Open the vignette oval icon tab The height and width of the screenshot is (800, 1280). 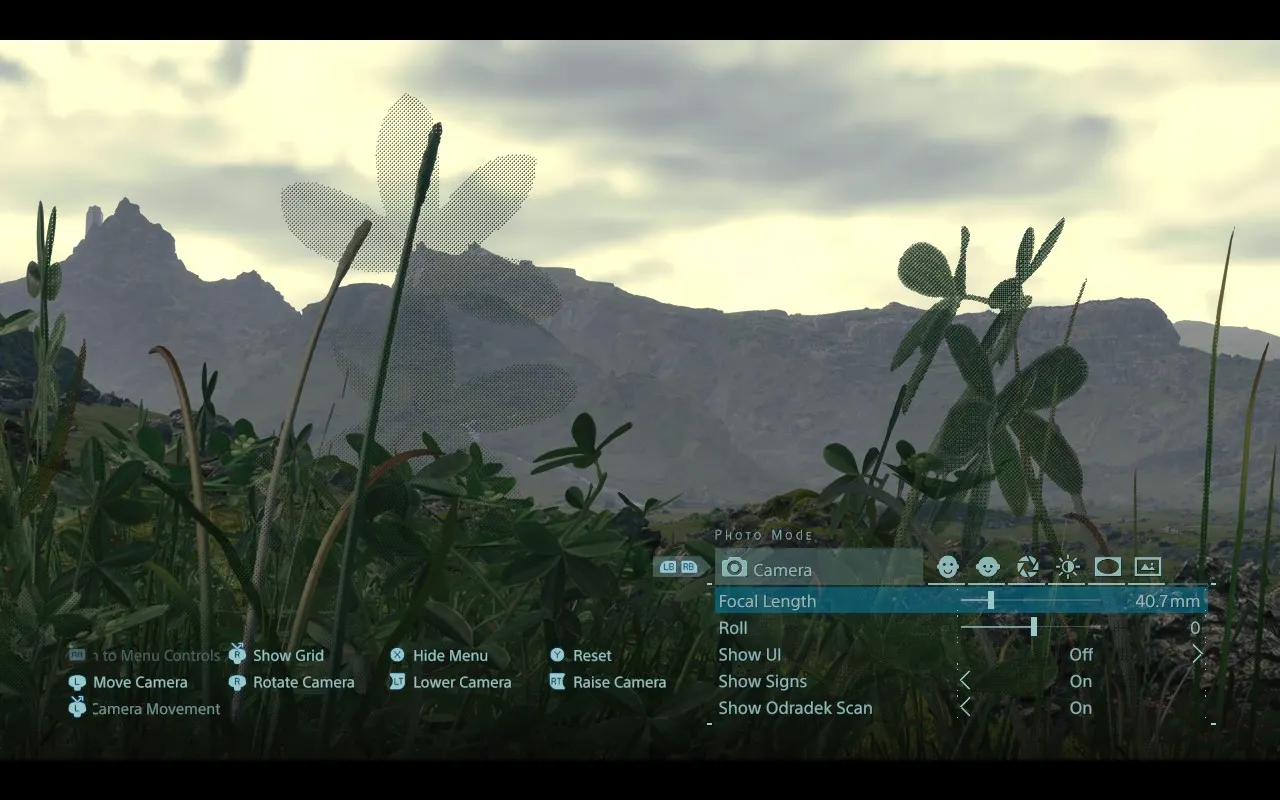click(x=1108, y=568)
